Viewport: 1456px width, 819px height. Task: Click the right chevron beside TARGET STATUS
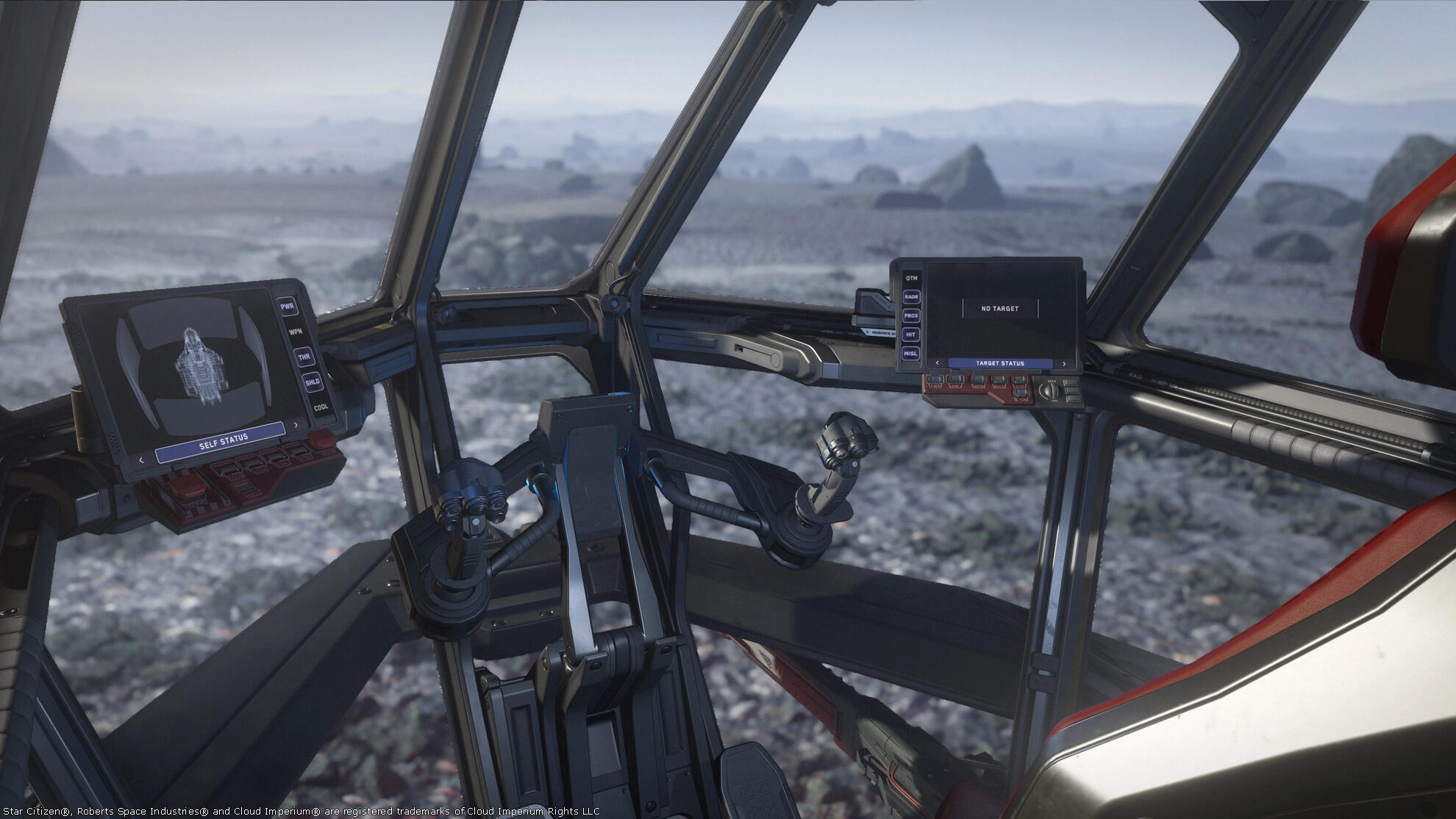point(1064,363)
